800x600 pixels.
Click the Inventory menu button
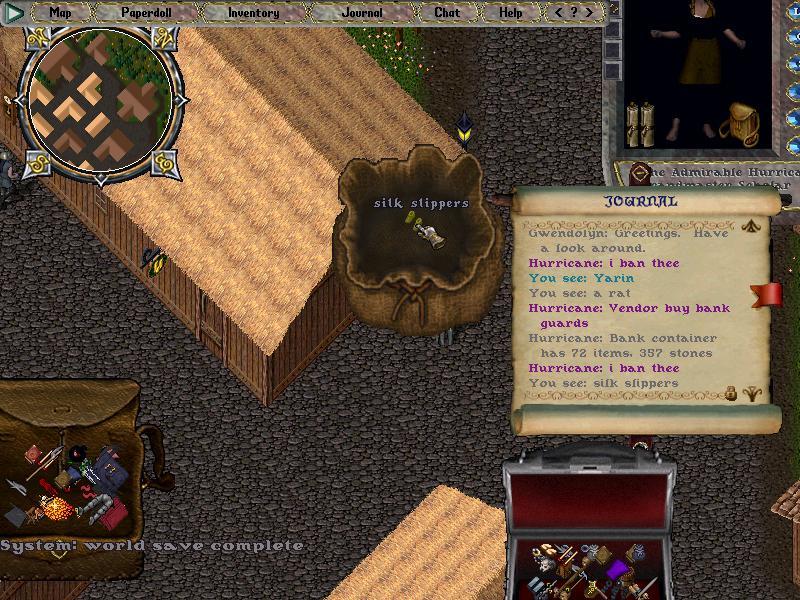(253, 13)
